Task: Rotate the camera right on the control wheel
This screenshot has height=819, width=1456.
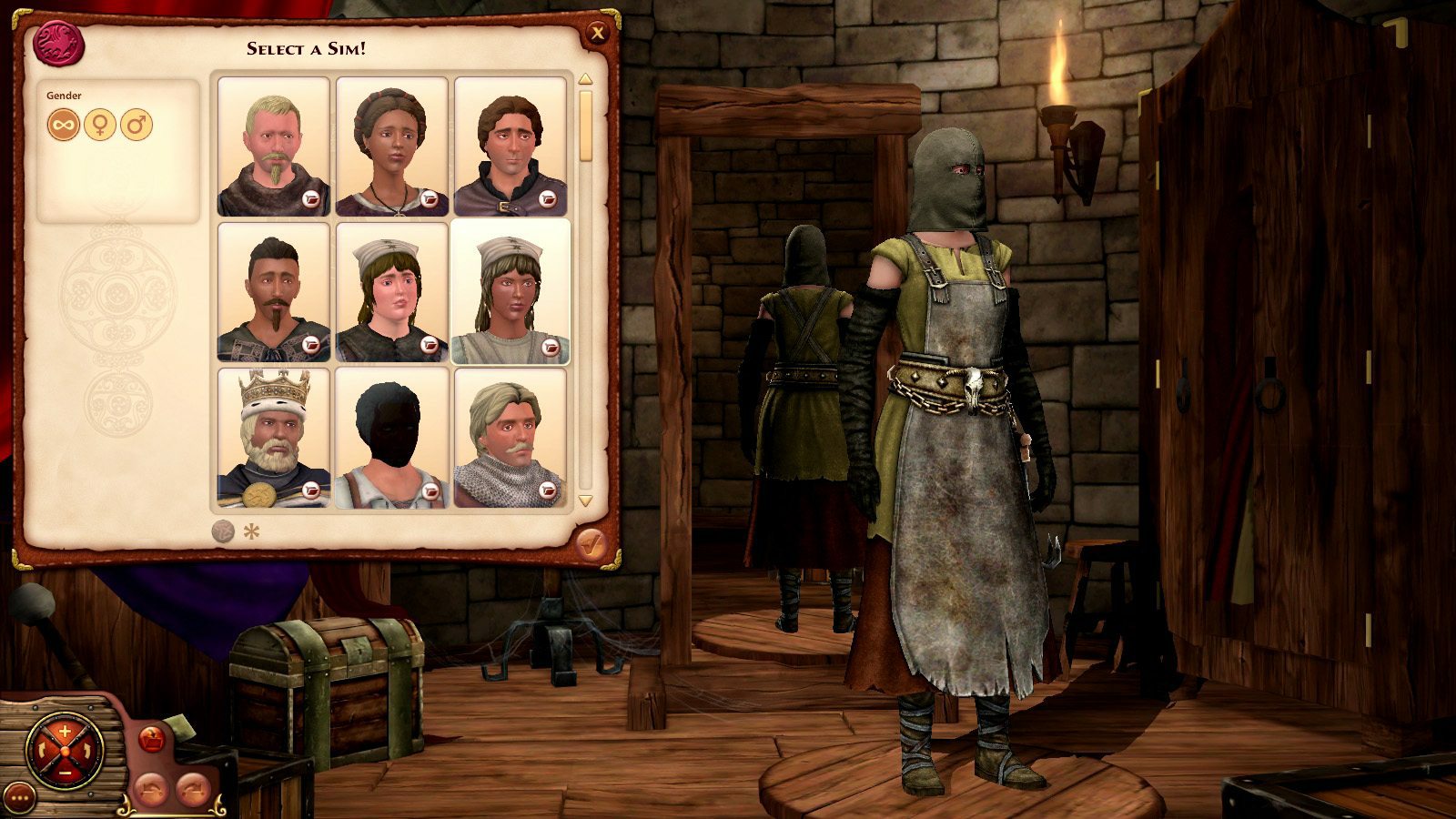Action: pos(86,749)
